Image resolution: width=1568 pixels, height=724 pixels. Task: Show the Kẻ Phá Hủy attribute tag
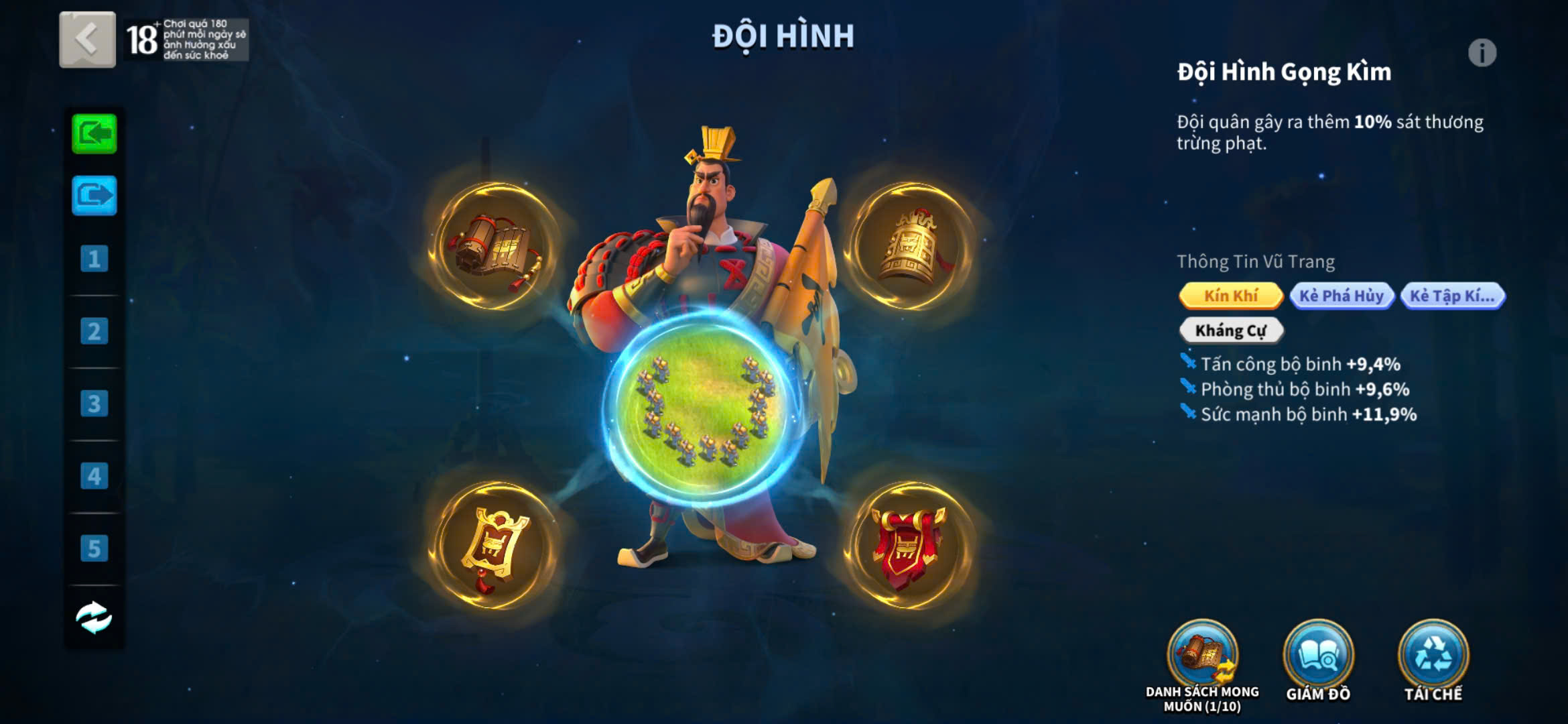1342,296
